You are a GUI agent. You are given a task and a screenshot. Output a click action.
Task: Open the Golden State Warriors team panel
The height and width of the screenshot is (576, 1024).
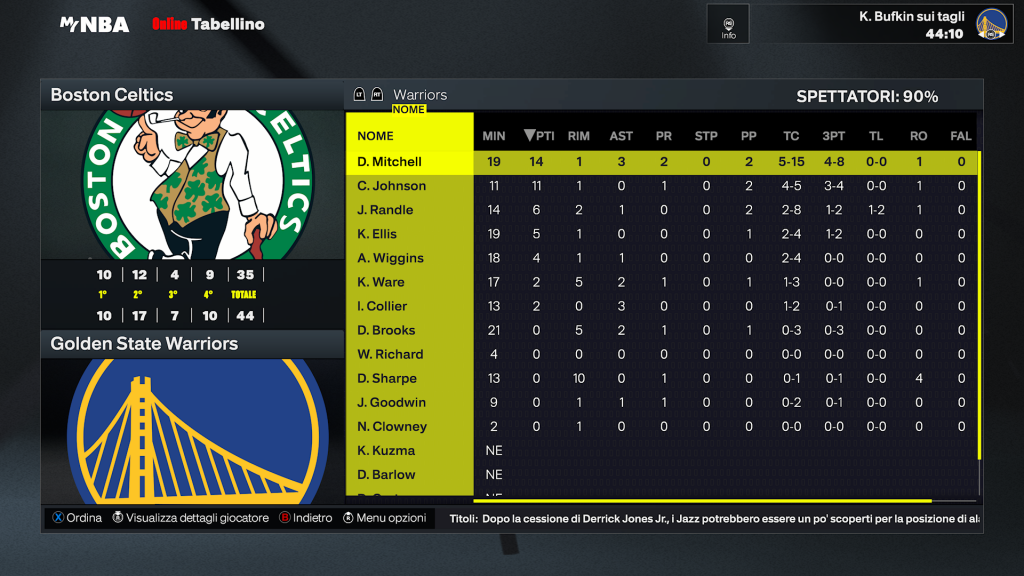coord(192,344)
